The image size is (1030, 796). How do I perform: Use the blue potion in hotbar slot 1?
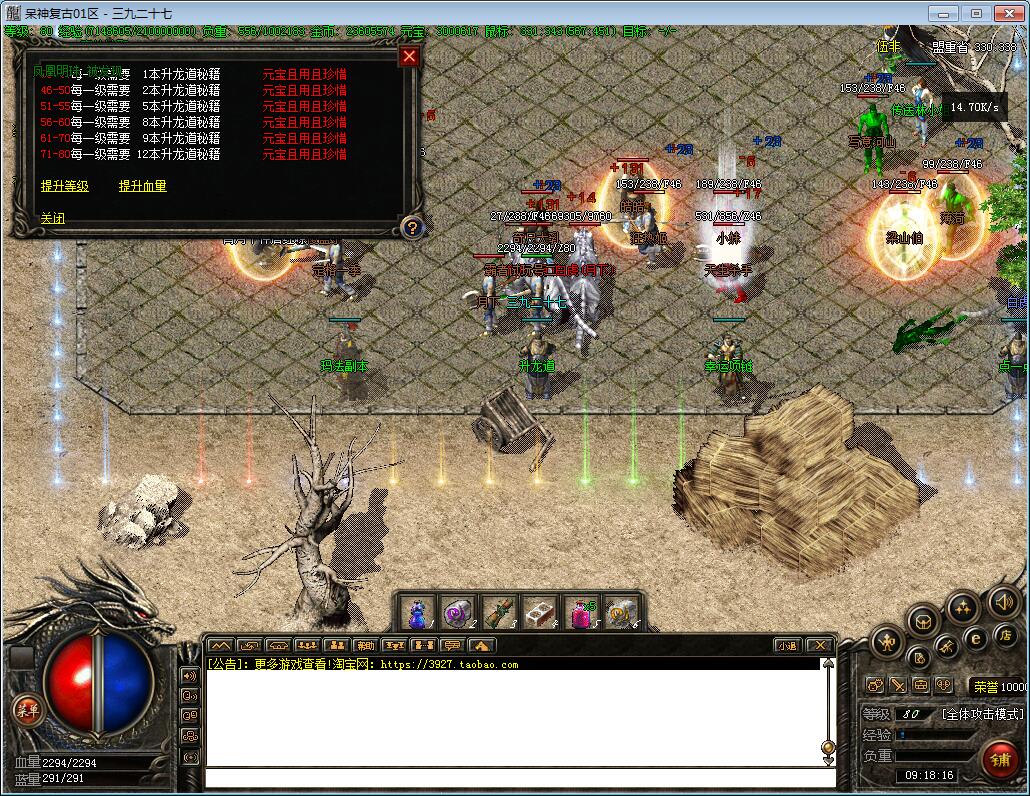click(417, 612)
